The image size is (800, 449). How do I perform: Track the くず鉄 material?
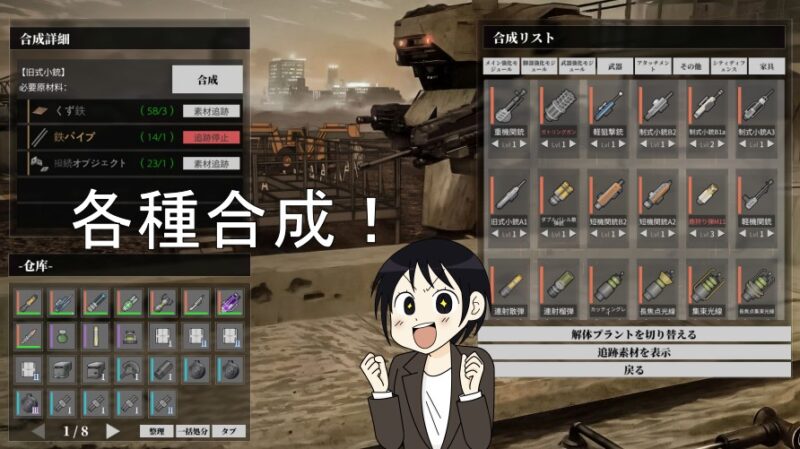point(211,111)
